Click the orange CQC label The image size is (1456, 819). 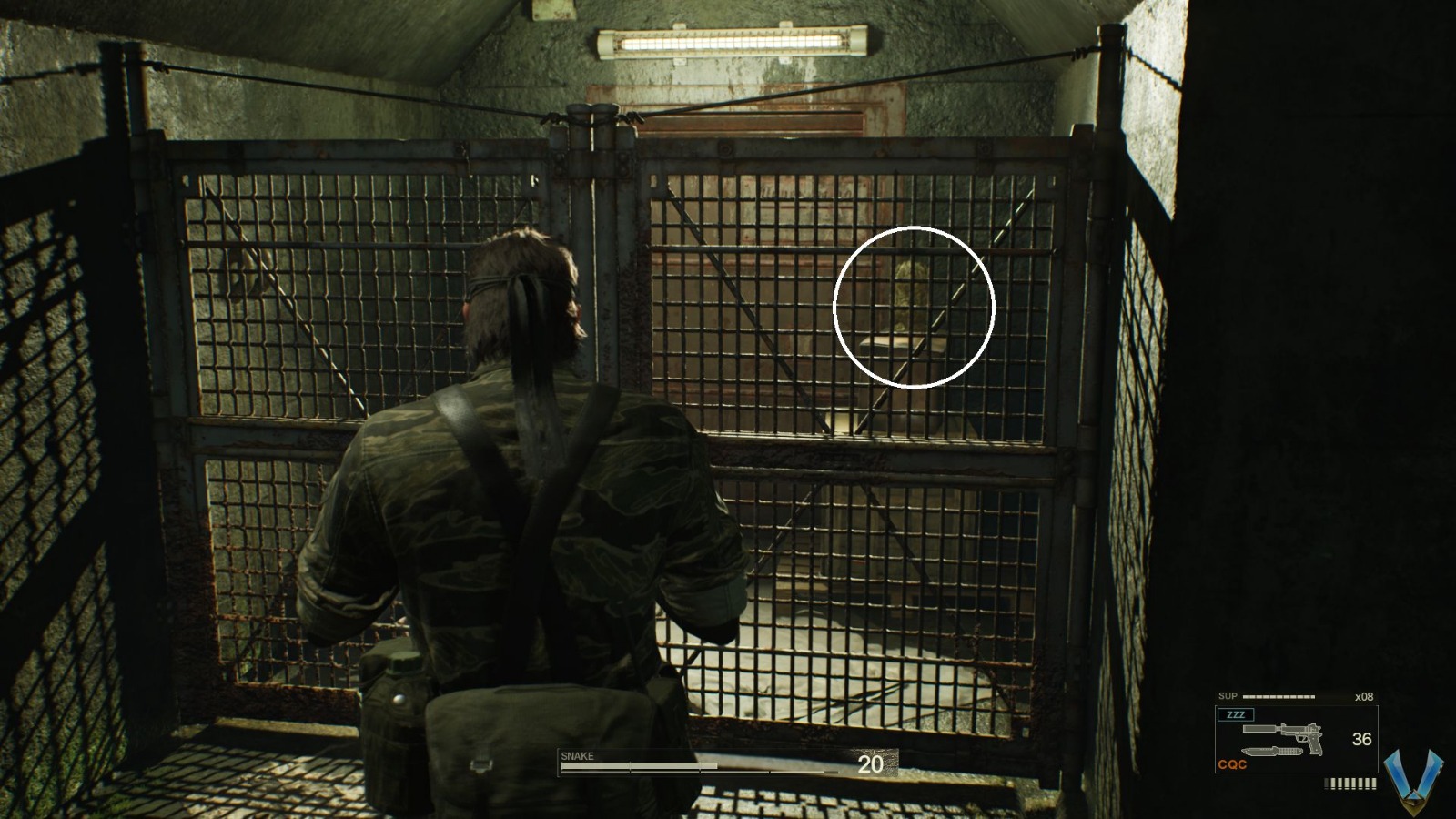tap(1232, 764)
